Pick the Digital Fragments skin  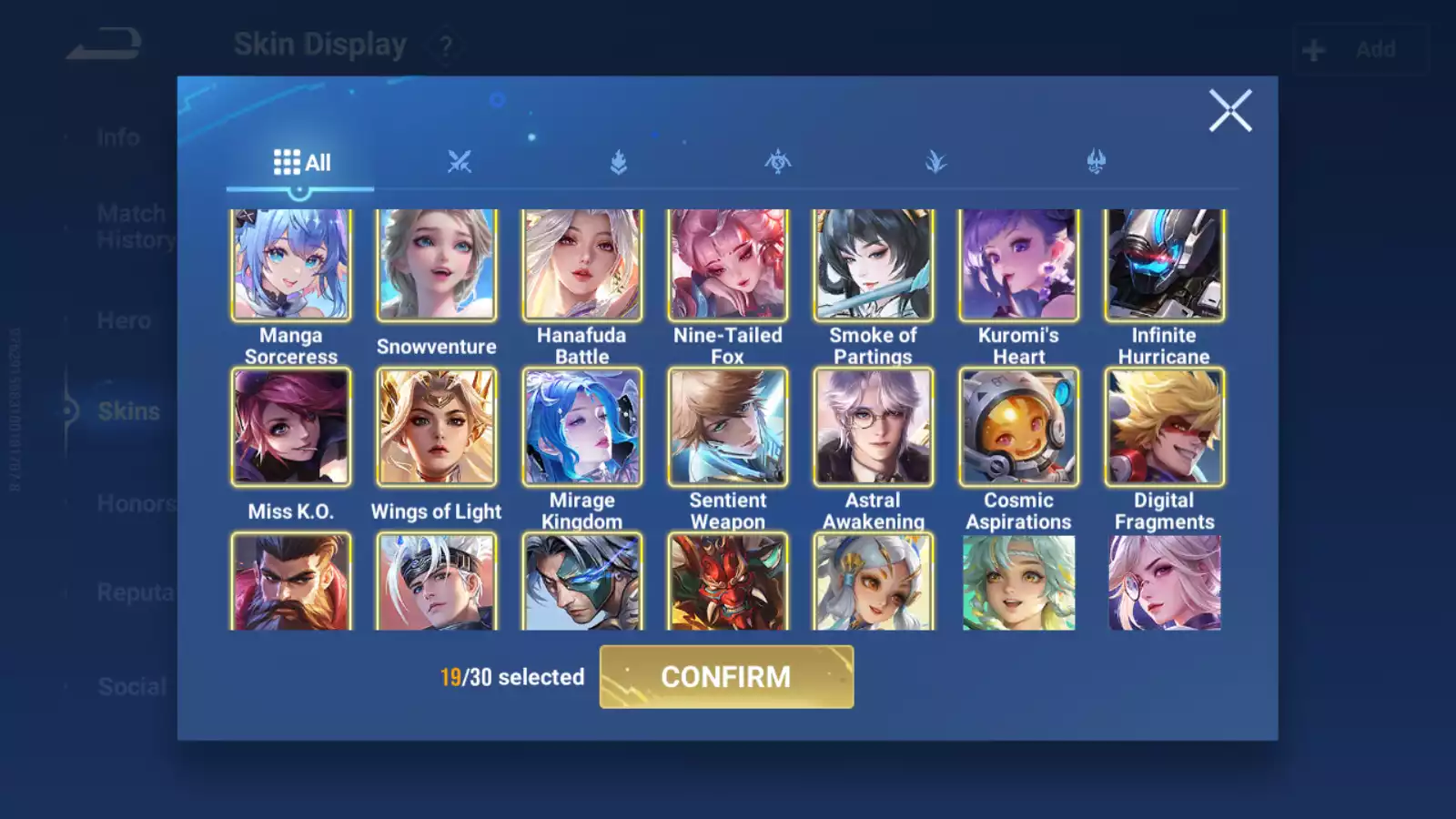pos(1165,427)
